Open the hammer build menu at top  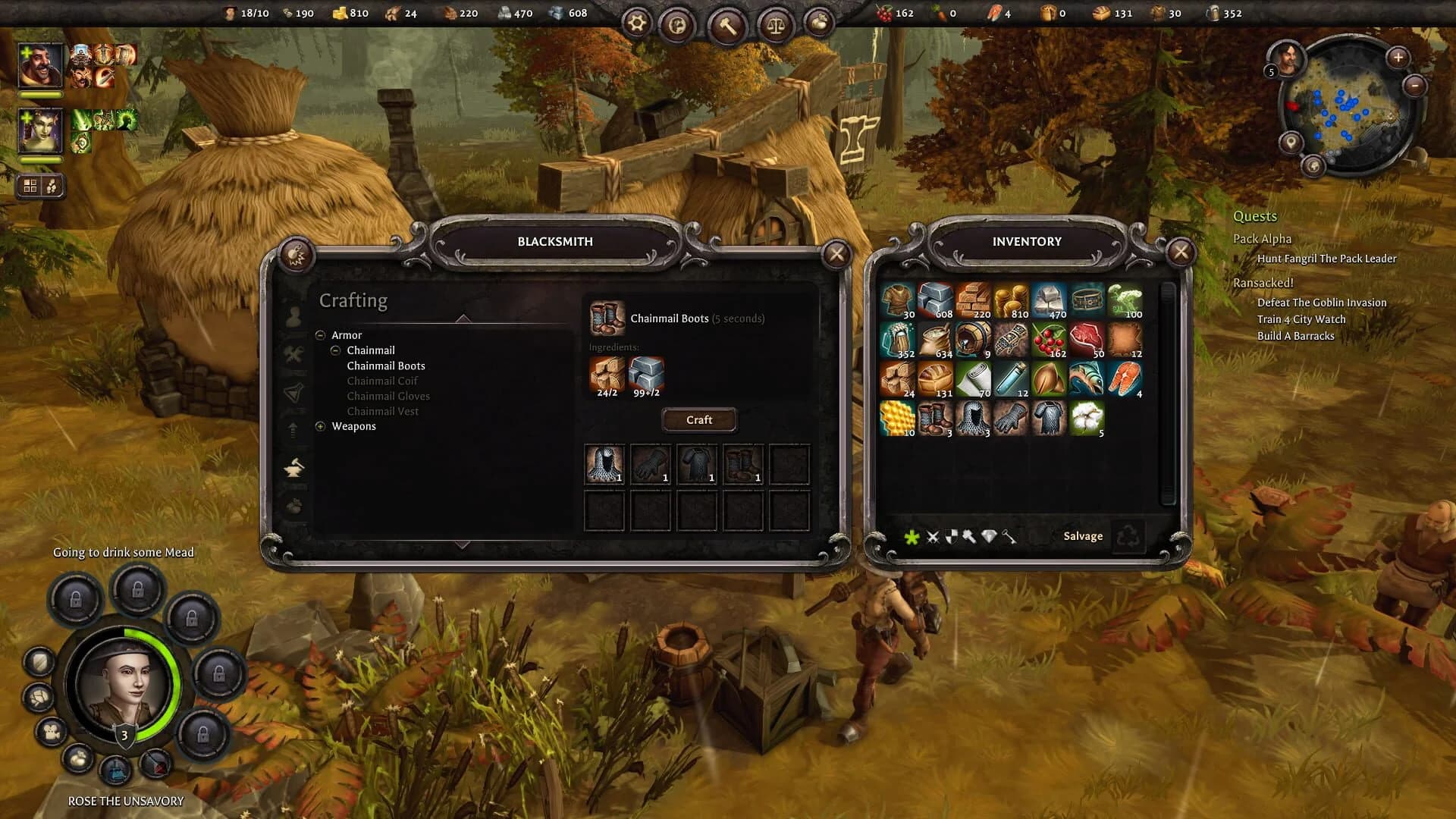[x=726, y=24]
